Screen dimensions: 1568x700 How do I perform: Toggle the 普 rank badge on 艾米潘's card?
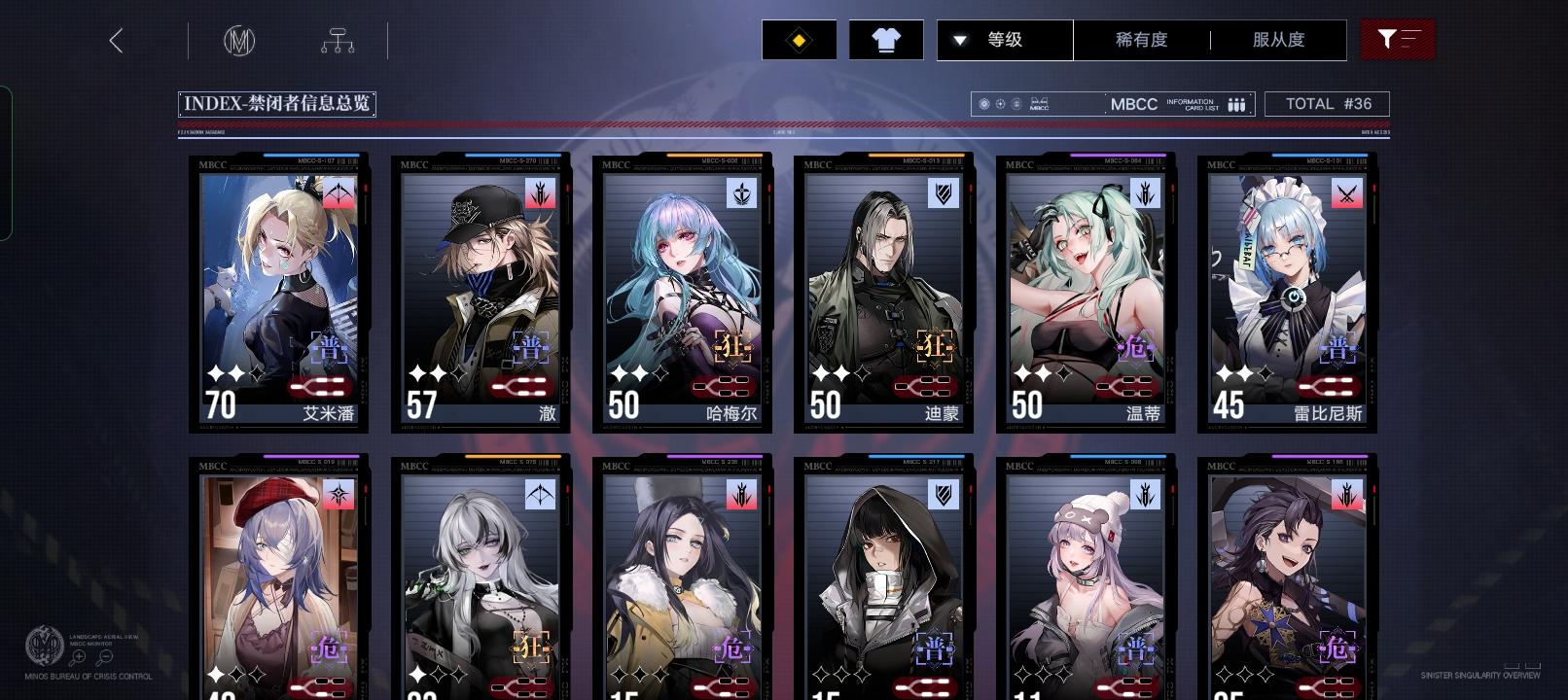[328, 346]
